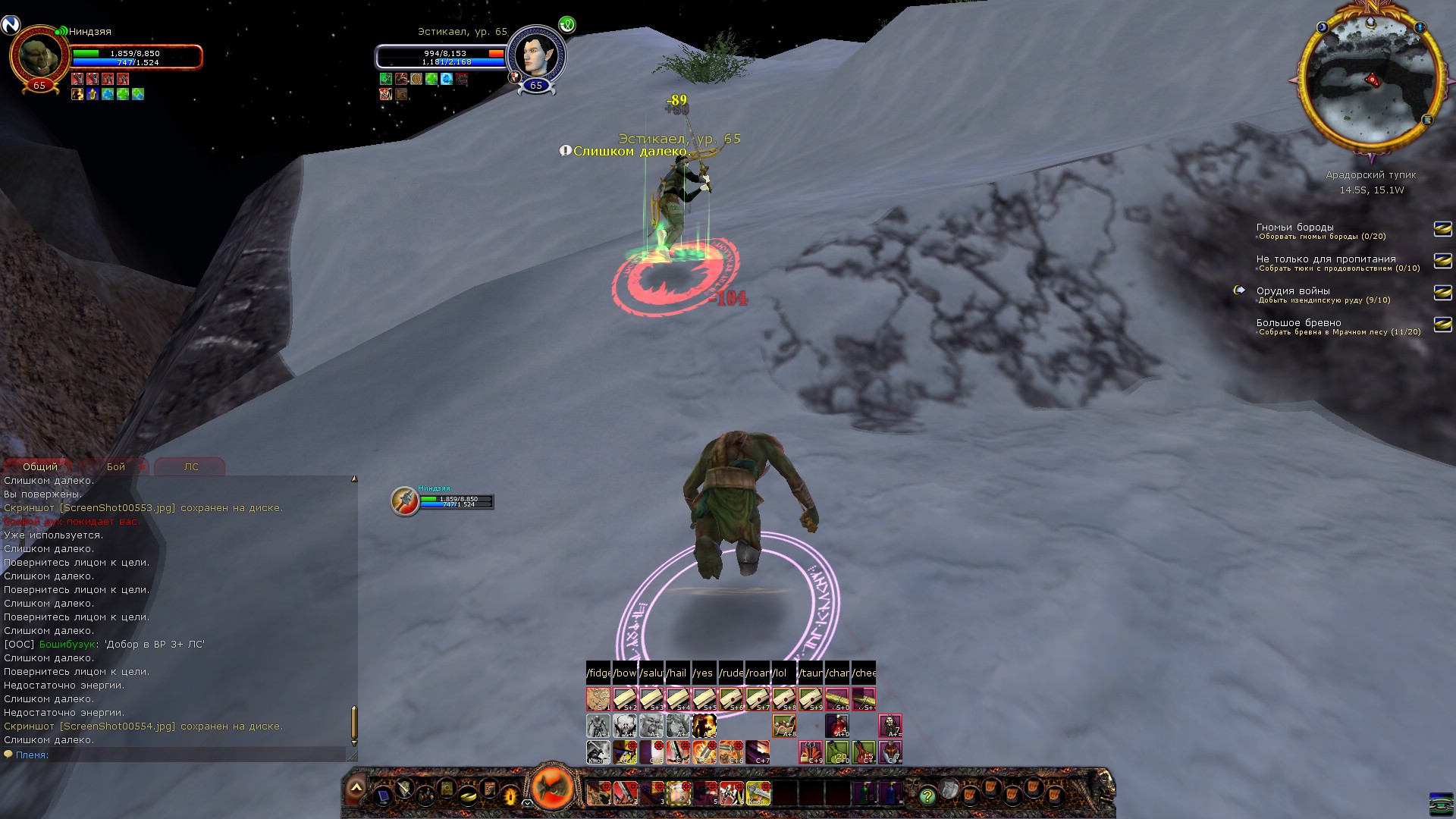Screen dimensions: 1456x819
Task: Expand the main menu arrow button
Action: (356, 789)
